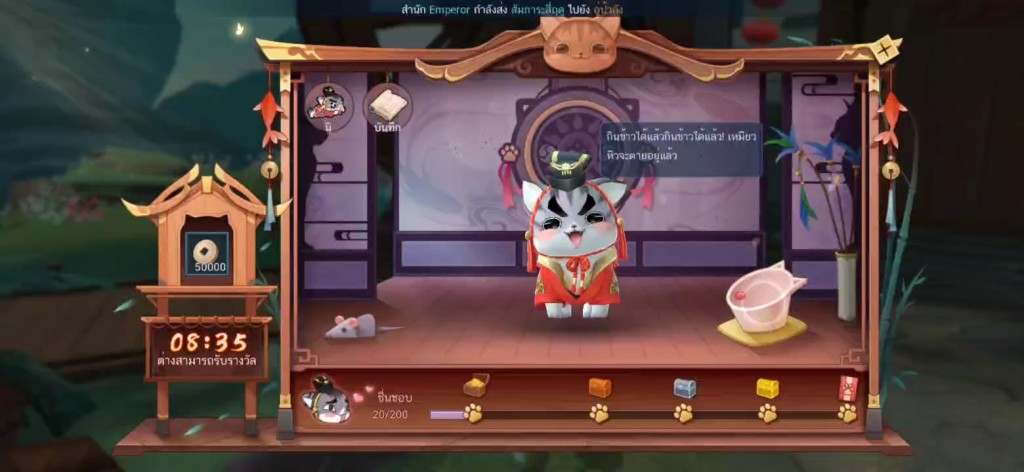
Task: Open the wooden treasure chest reward
Action: point(475,385)
